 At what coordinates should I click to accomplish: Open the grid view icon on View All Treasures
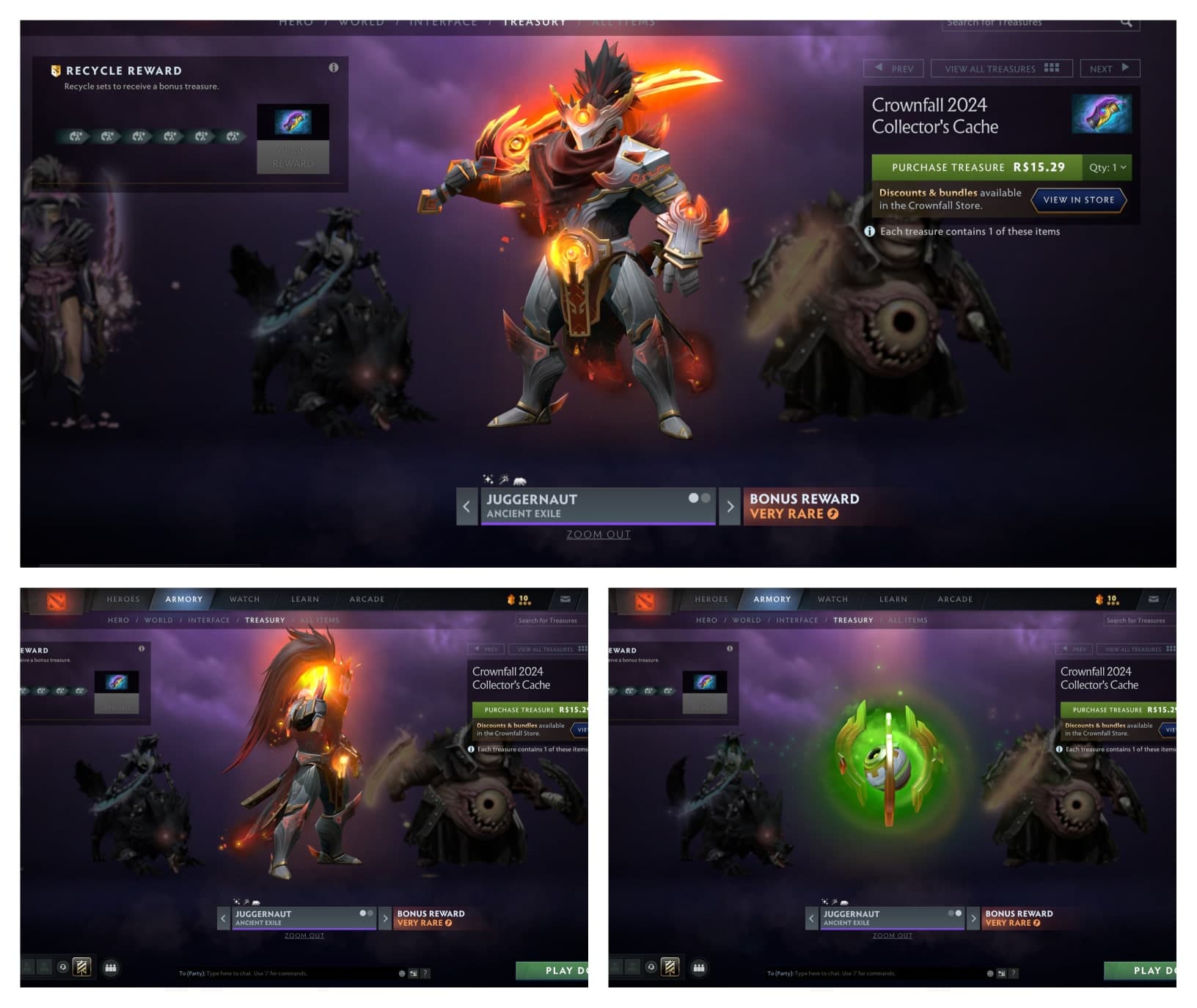(1052, 68)
